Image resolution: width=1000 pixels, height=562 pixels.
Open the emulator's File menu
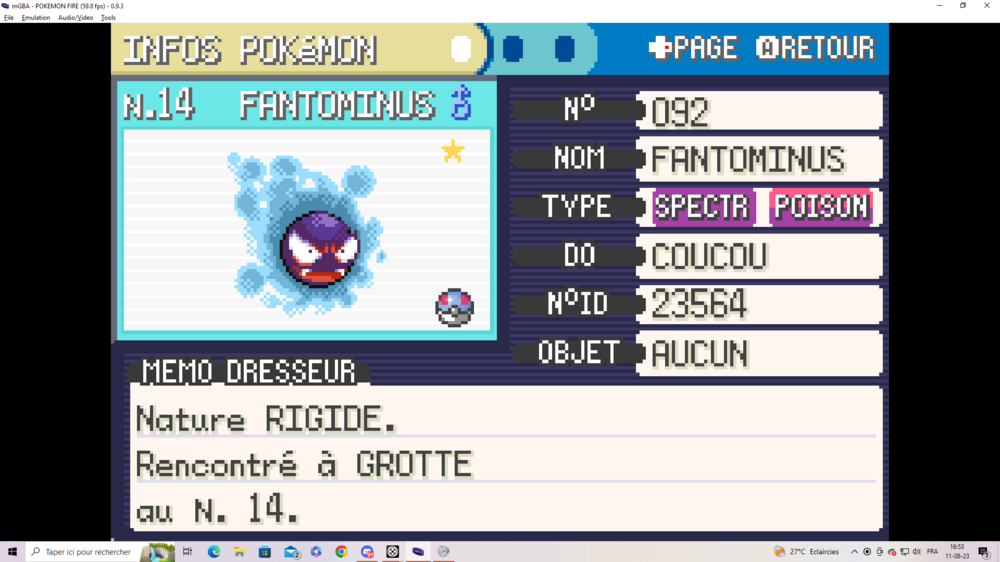[x=9, y=18]
